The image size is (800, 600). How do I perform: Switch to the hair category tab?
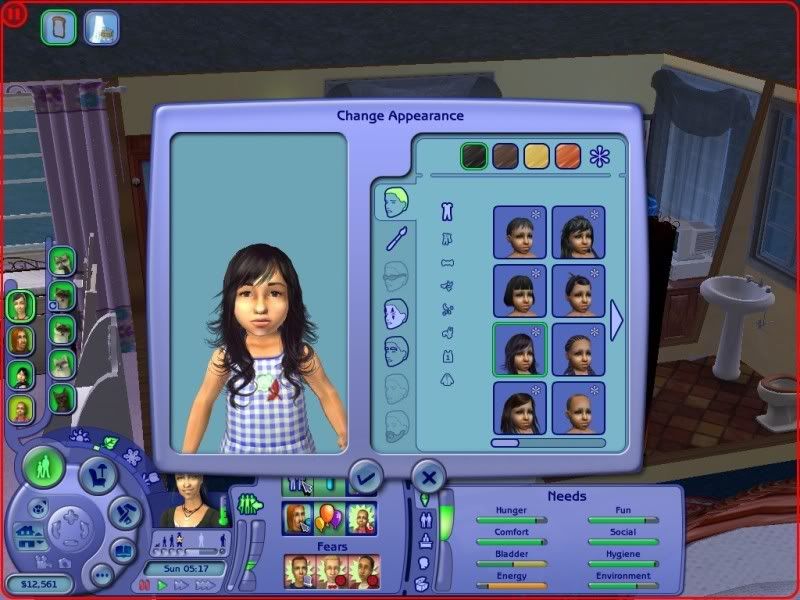(x=392, y=201)
